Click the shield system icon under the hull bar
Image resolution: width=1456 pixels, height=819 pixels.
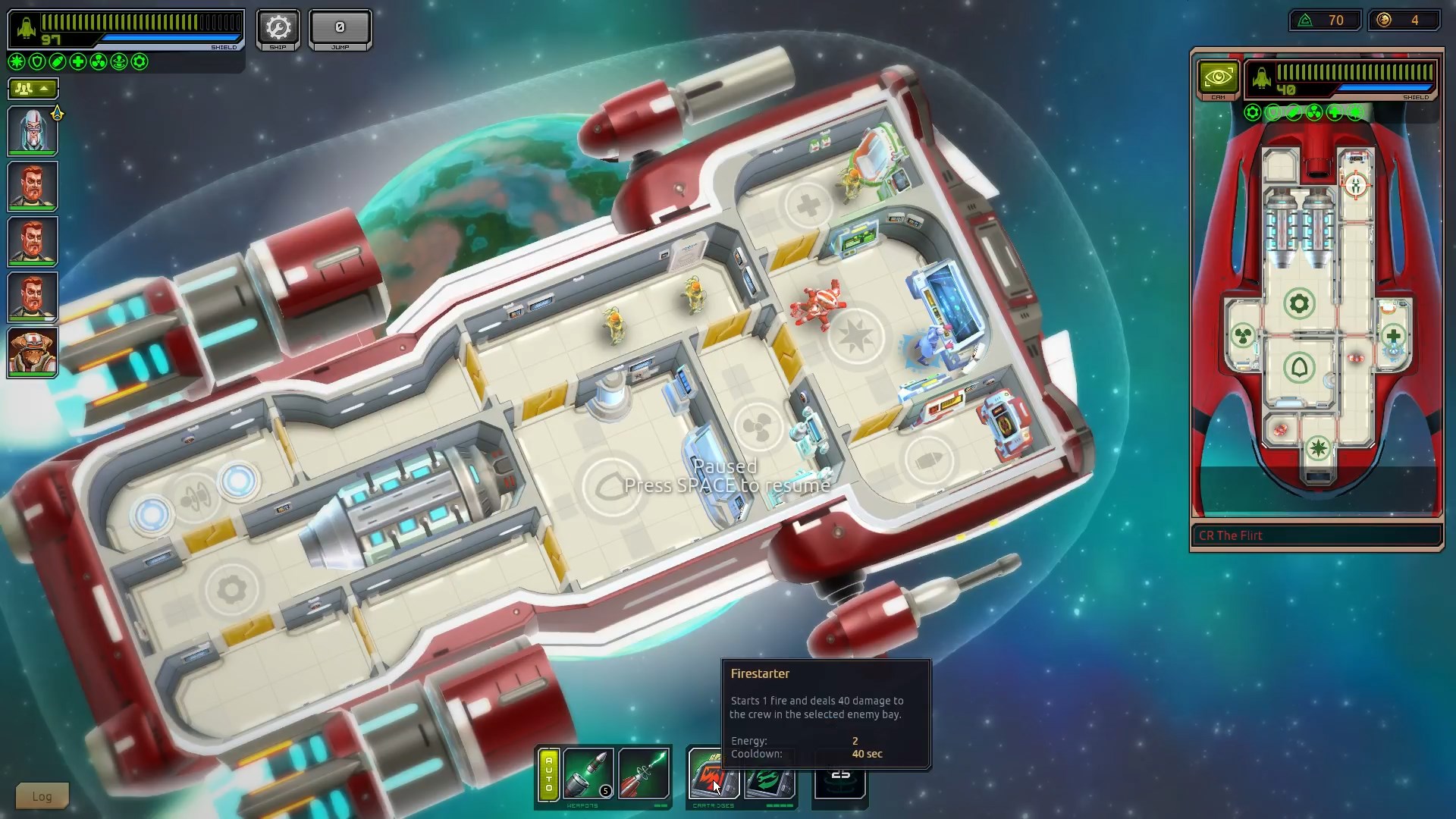[x=36, y=63]
